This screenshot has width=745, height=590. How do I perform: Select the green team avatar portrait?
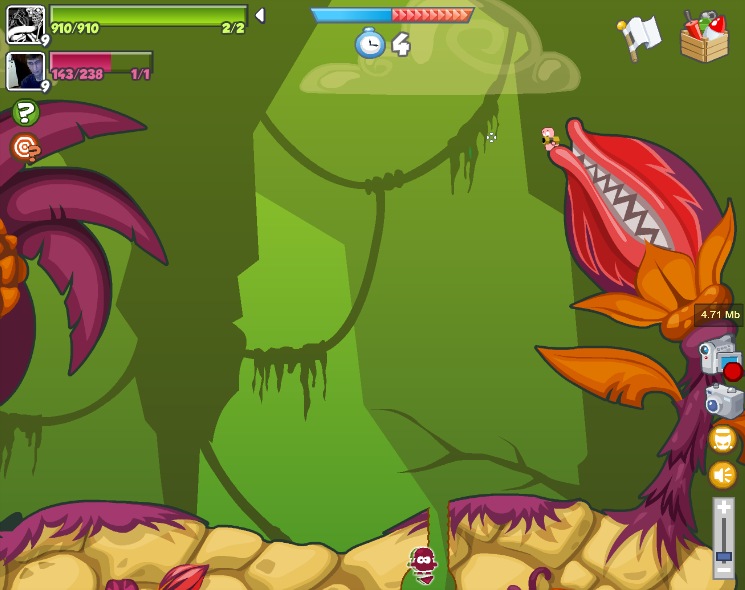[x=25, y=24]
